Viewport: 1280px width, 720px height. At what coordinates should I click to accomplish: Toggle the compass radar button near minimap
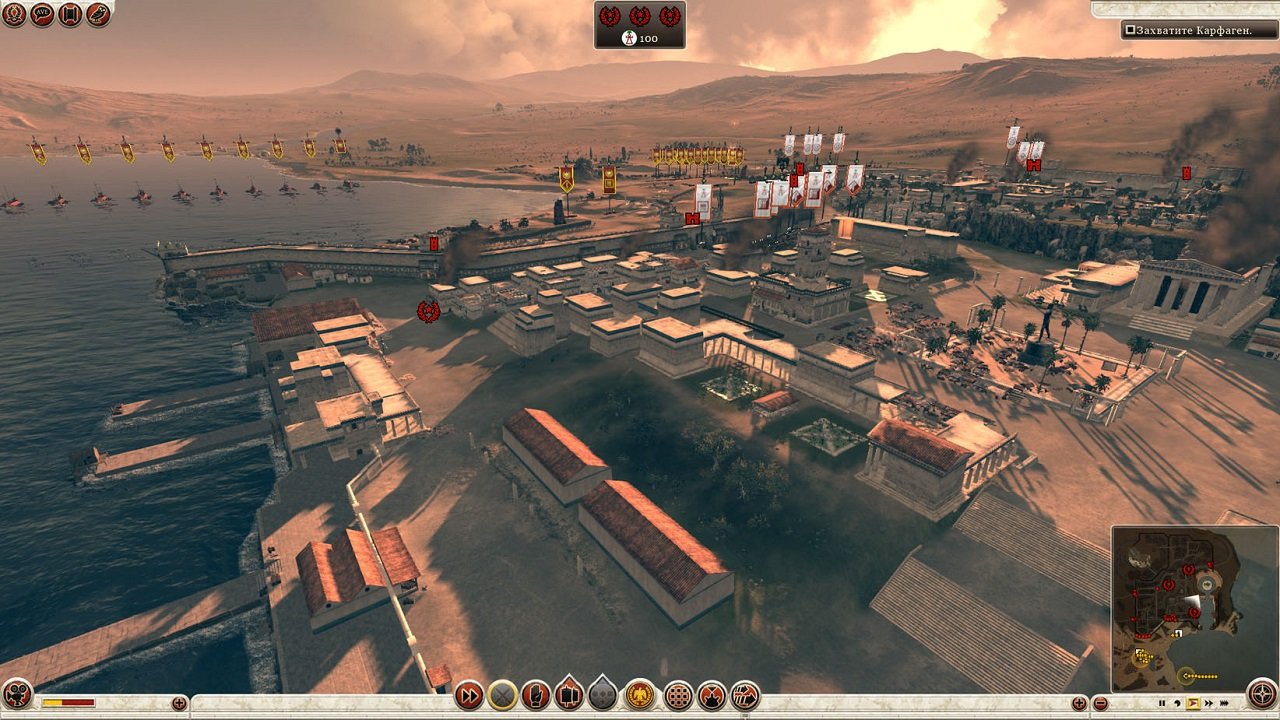coord(1262,694)
